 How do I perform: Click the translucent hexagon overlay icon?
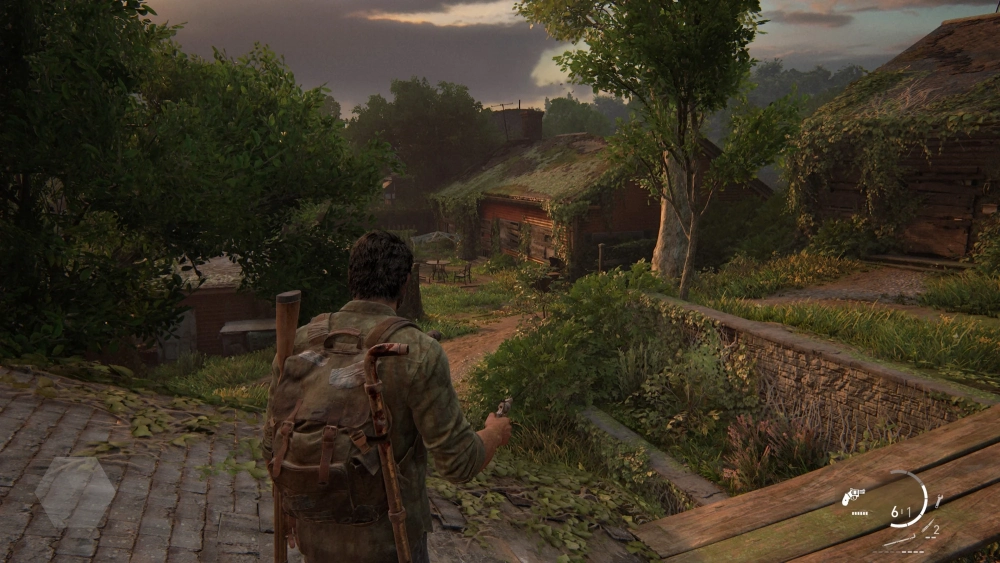pos(74,492)
